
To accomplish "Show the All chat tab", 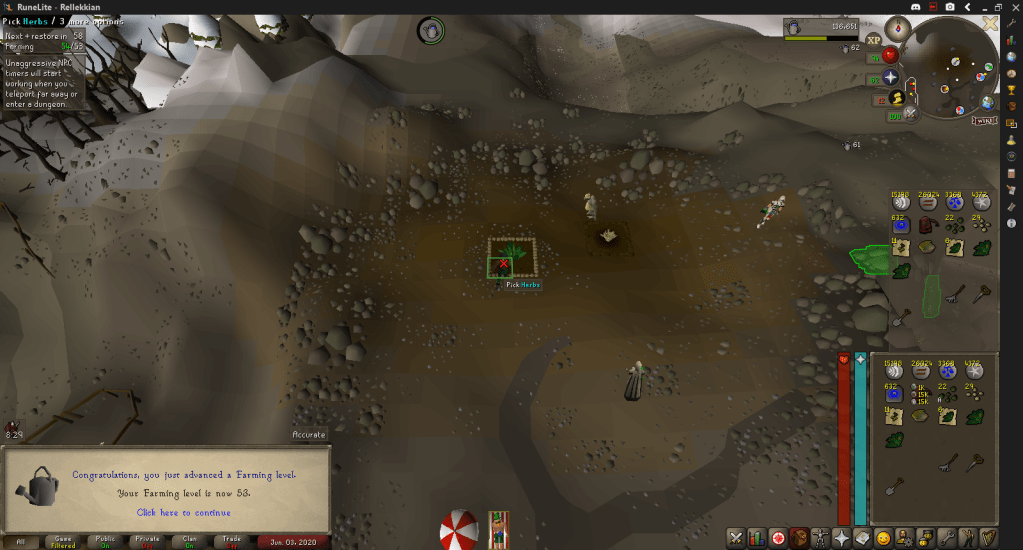I will pyautogui.click(x=20, y=541).
